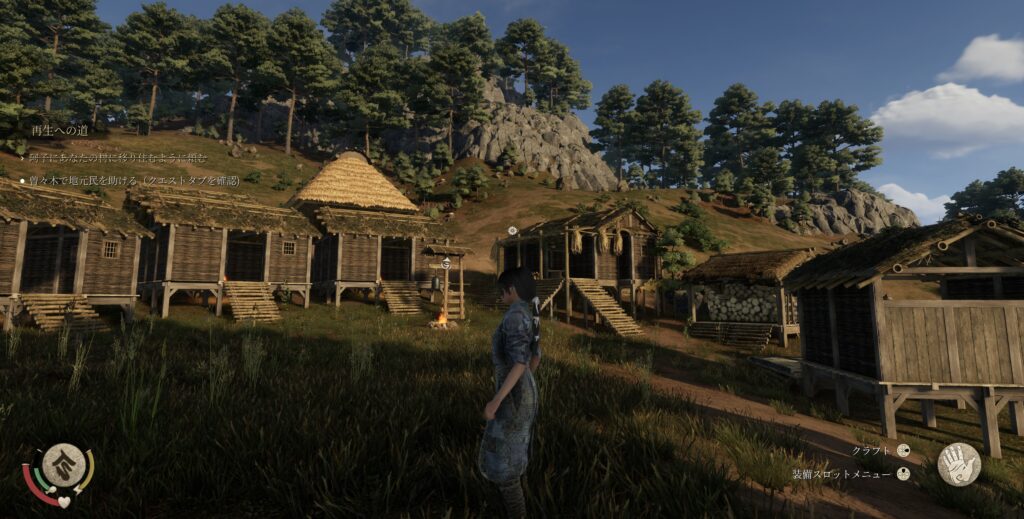Select the crossed-out completed quest objective
The image size is (1024, 519).
pyautogui.click(x=118, y=157)
